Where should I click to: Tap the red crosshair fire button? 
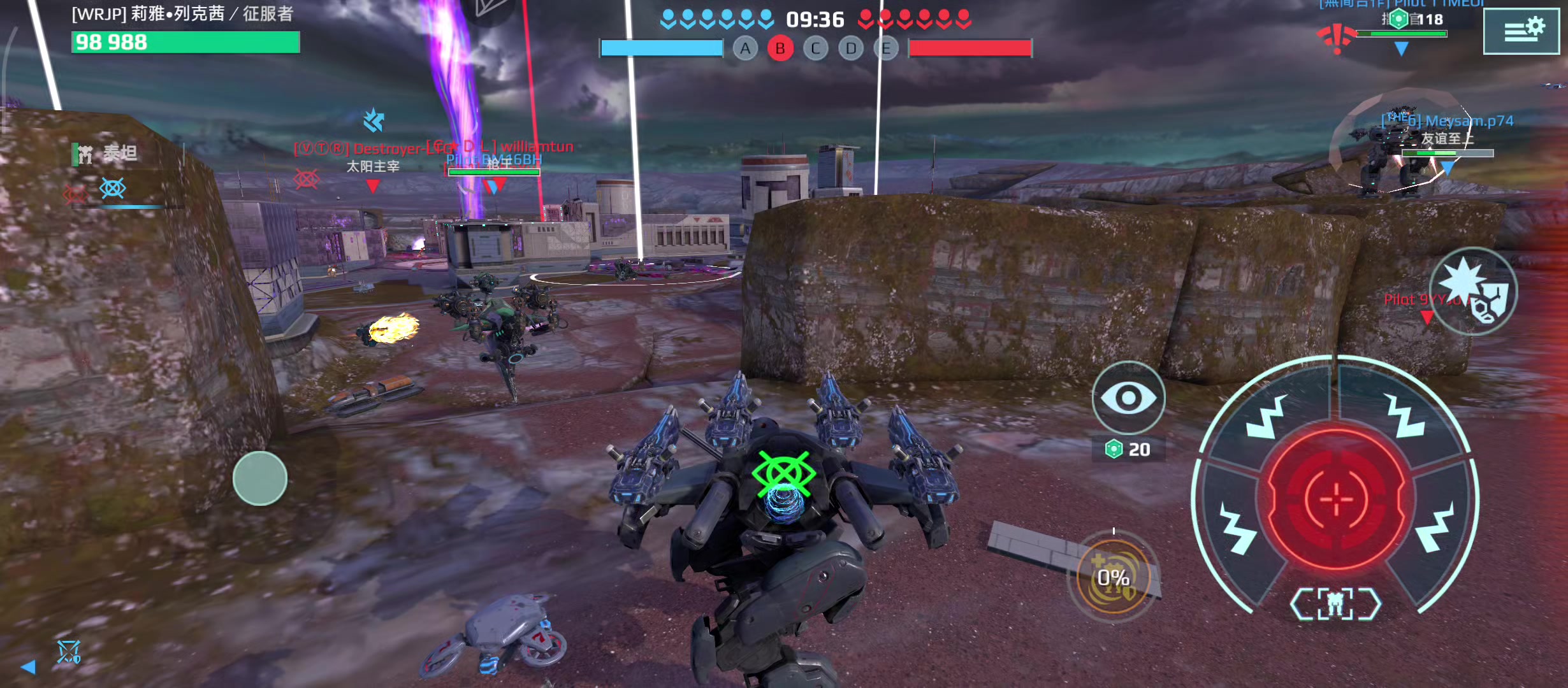click(1336, 498)
